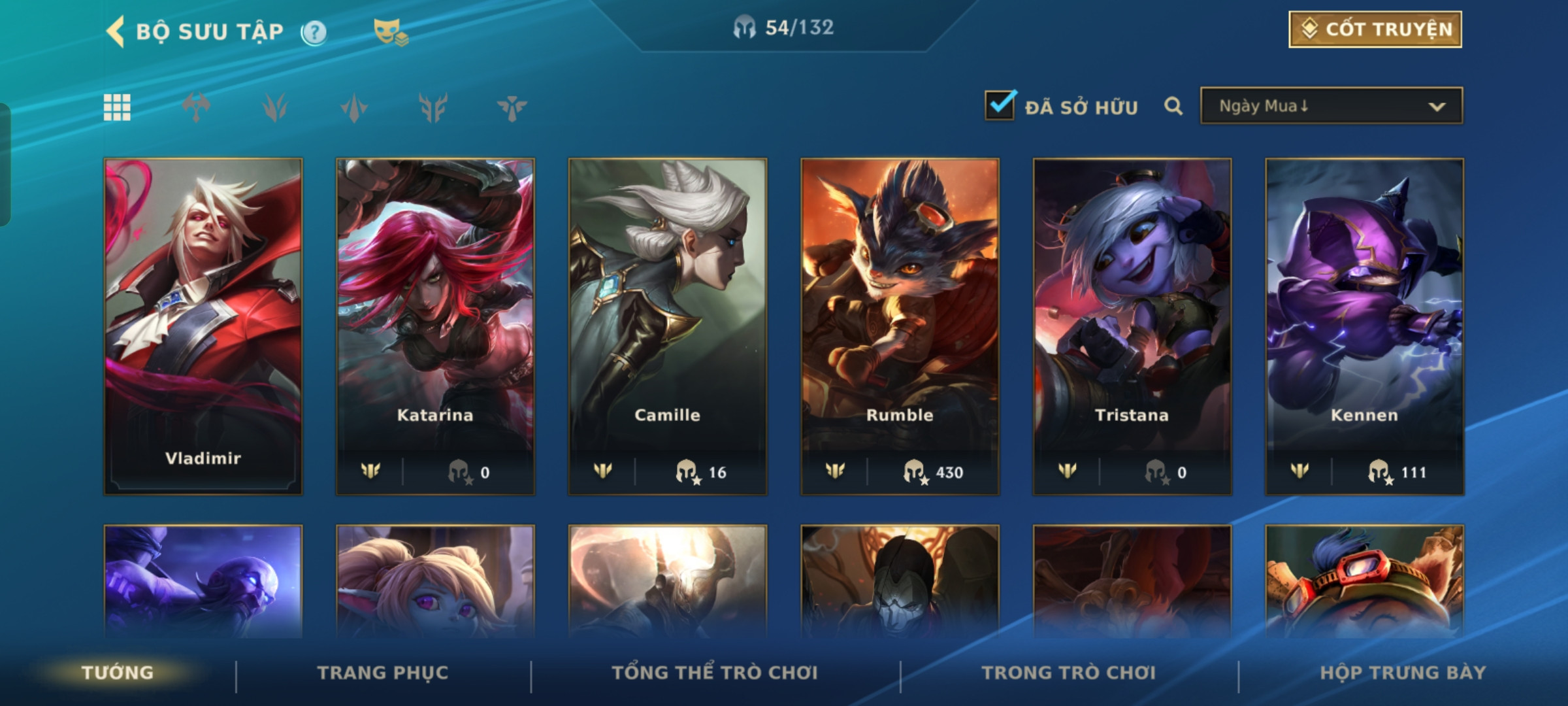The height and width of the screenshot is (706, 1568).
Task: Open the question mark help icon
Action: point(314,32)
